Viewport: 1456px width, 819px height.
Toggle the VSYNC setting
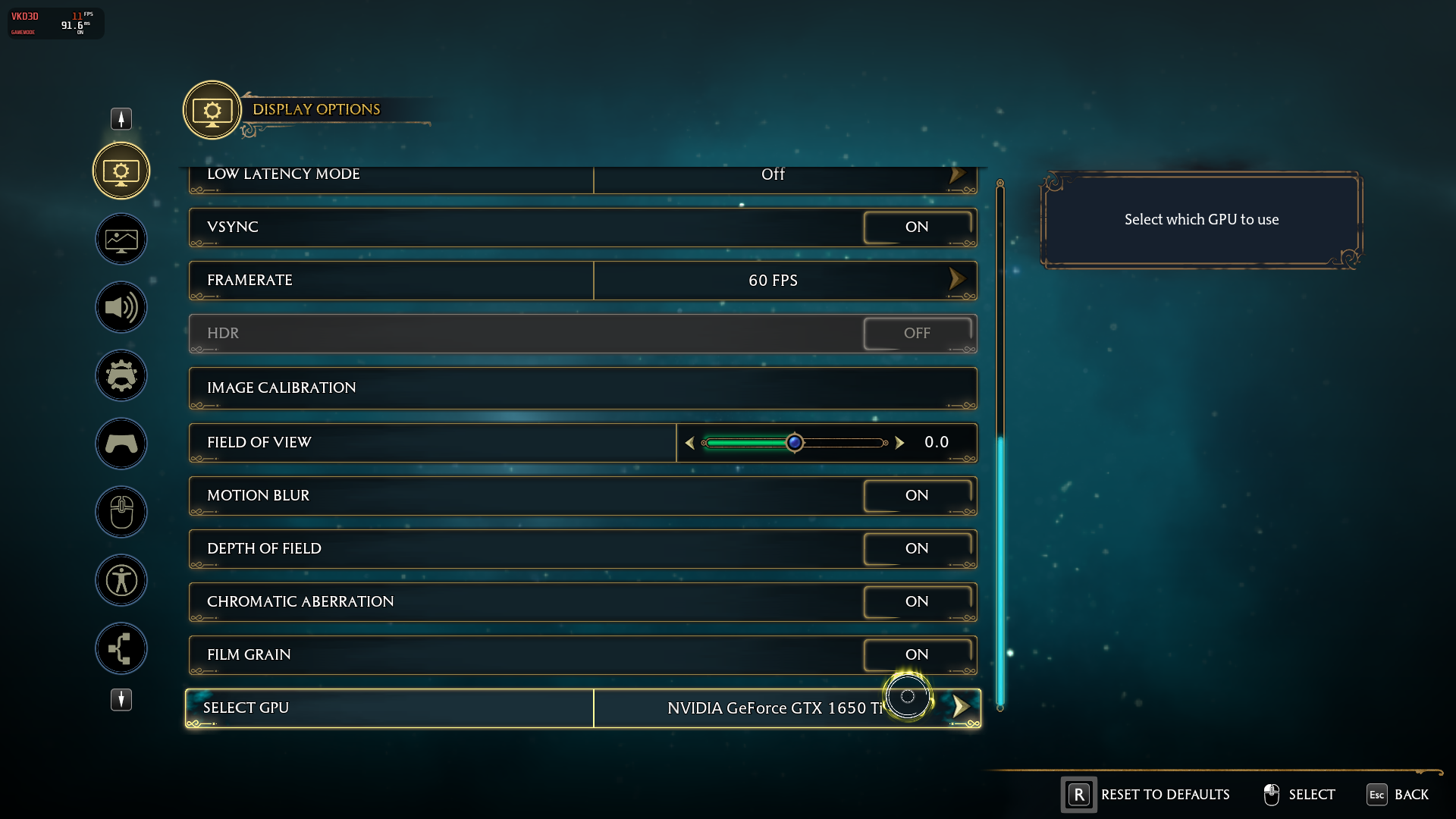917,227
